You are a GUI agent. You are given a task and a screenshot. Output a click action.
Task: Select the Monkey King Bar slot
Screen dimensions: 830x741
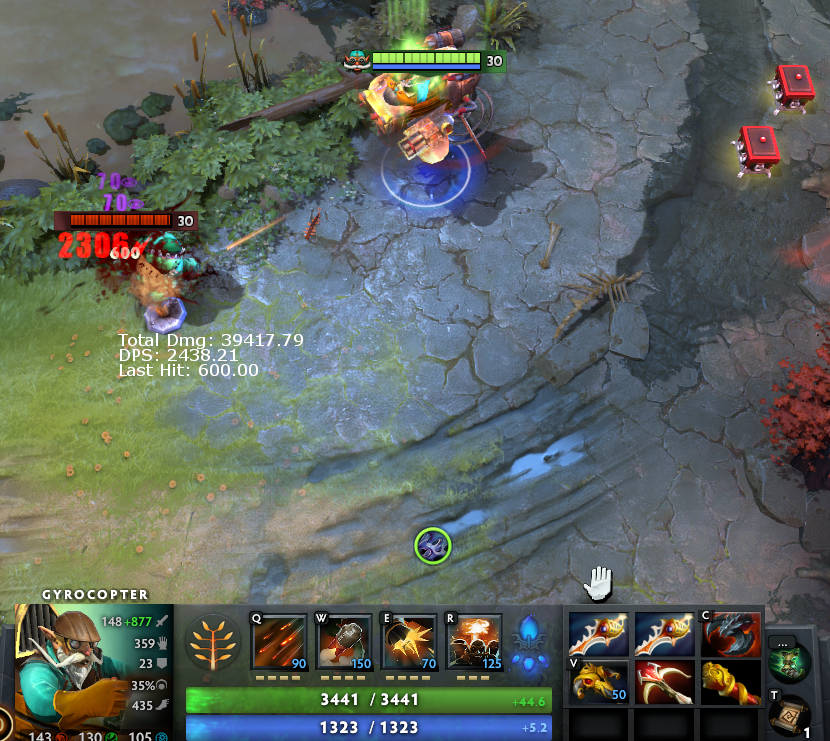click(730, 682)
